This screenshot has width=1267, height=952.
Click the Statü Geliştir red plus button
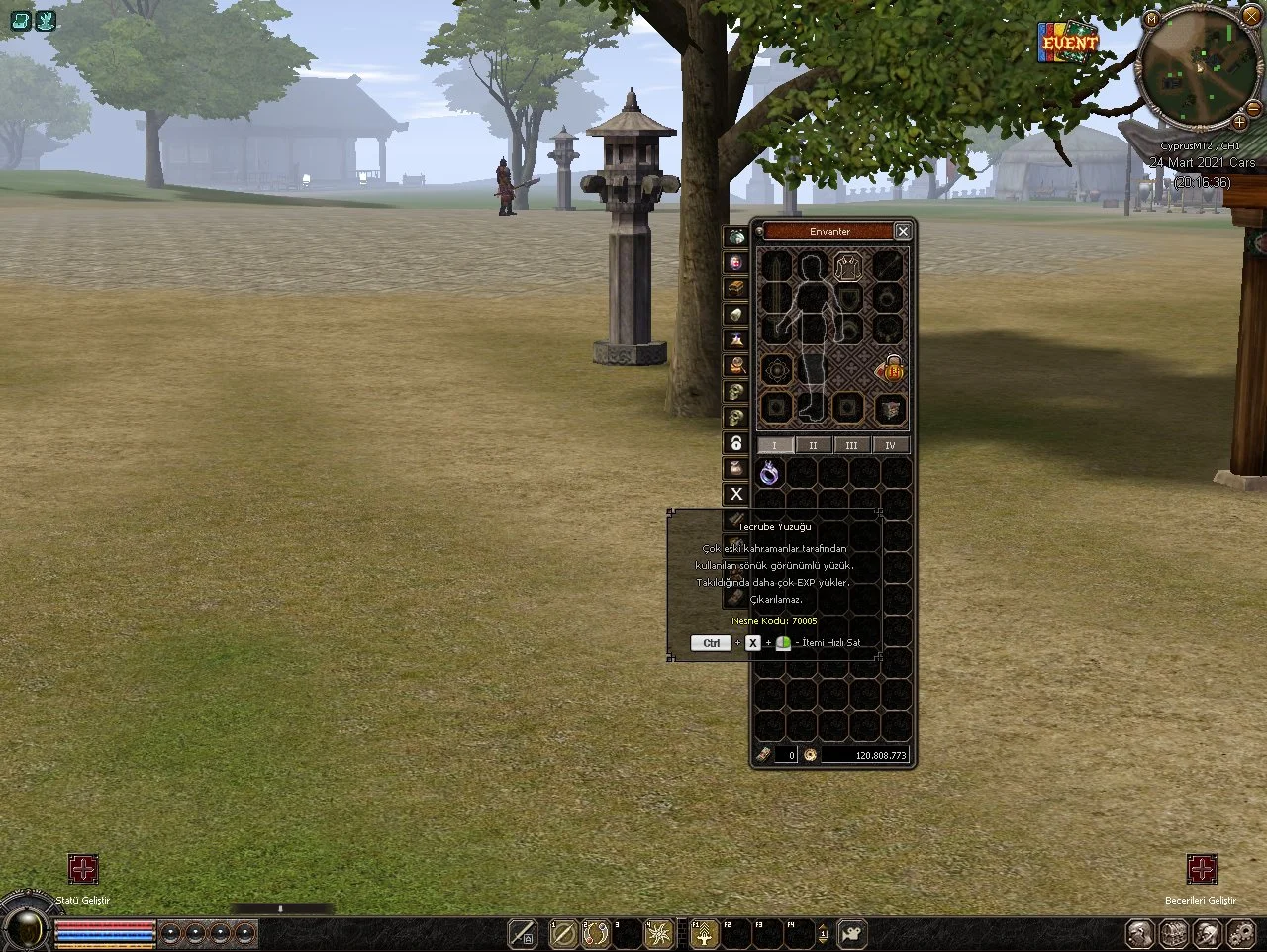click(x=83, y=869)
